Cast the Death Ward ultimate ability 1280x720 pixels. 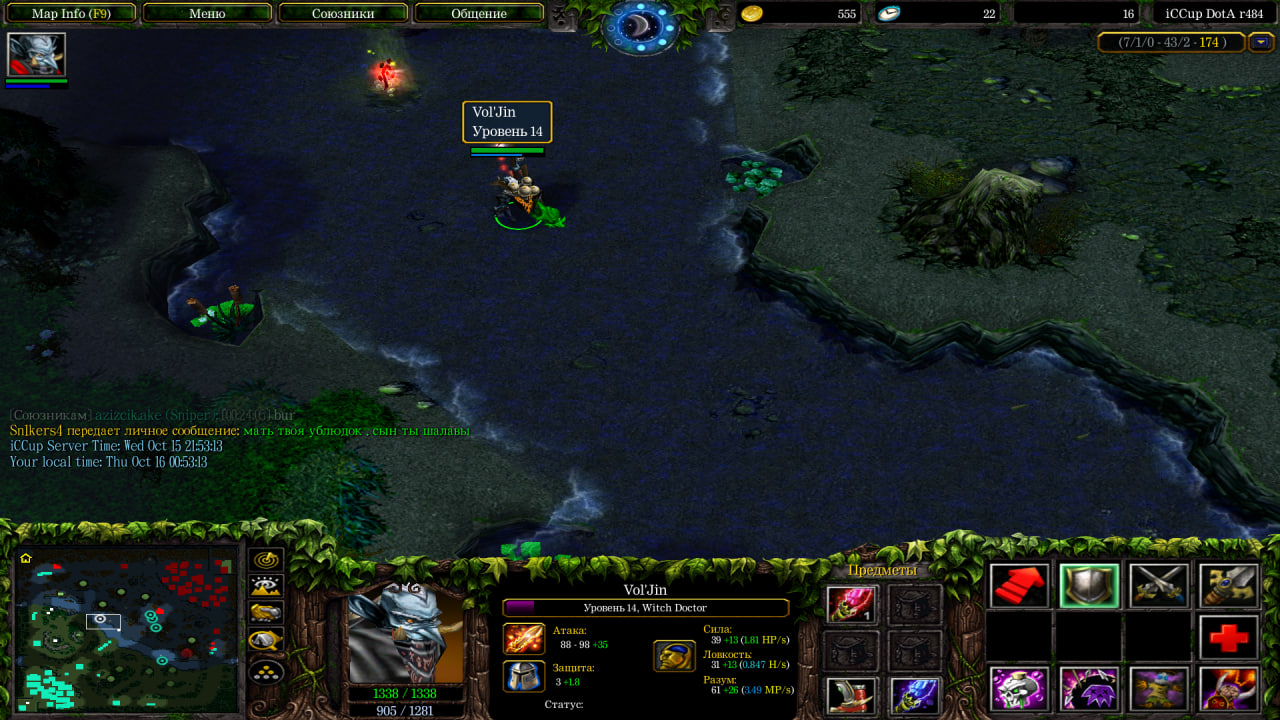[x=1229, y=689]
